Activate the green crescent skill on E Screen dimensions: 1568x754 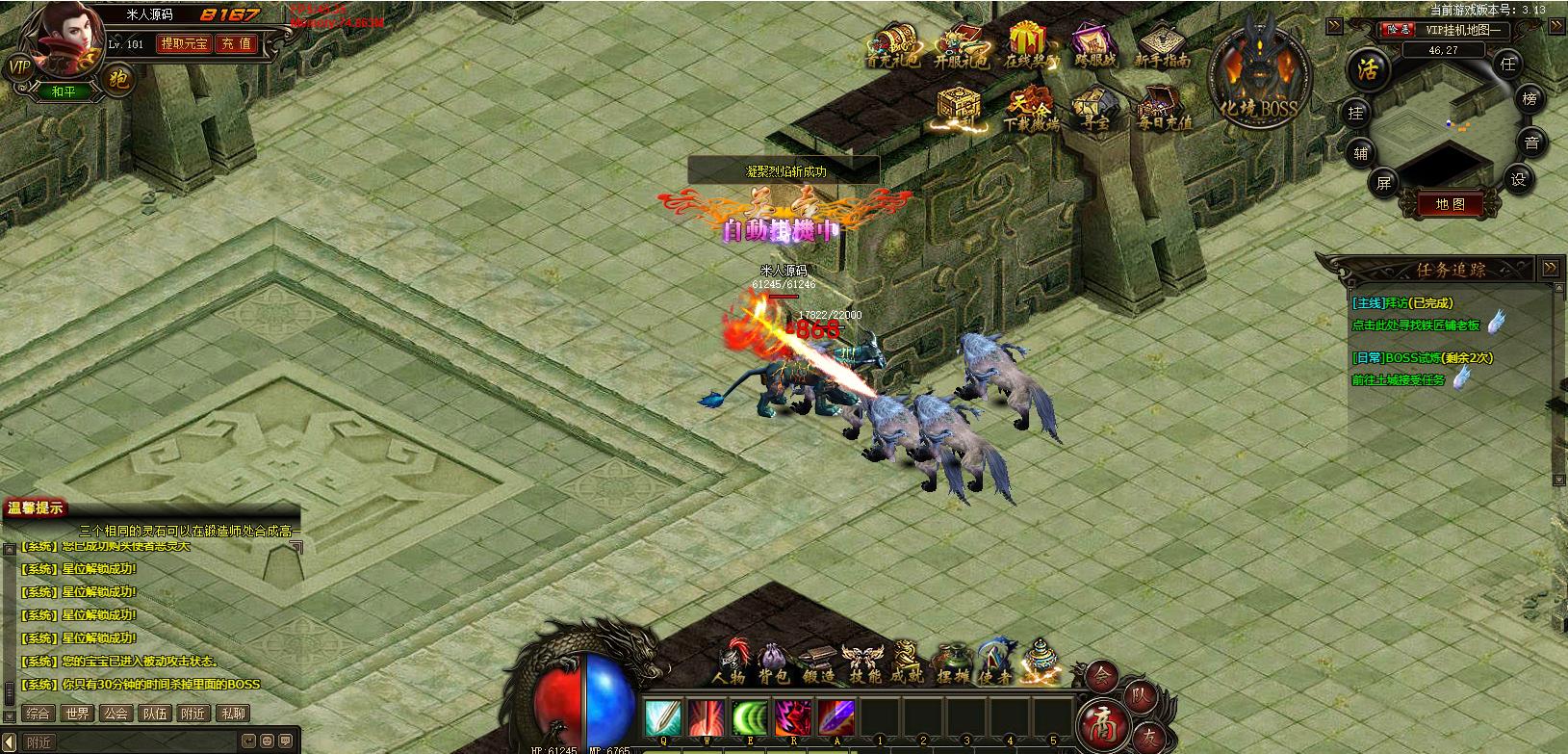(x=750, y=718)
